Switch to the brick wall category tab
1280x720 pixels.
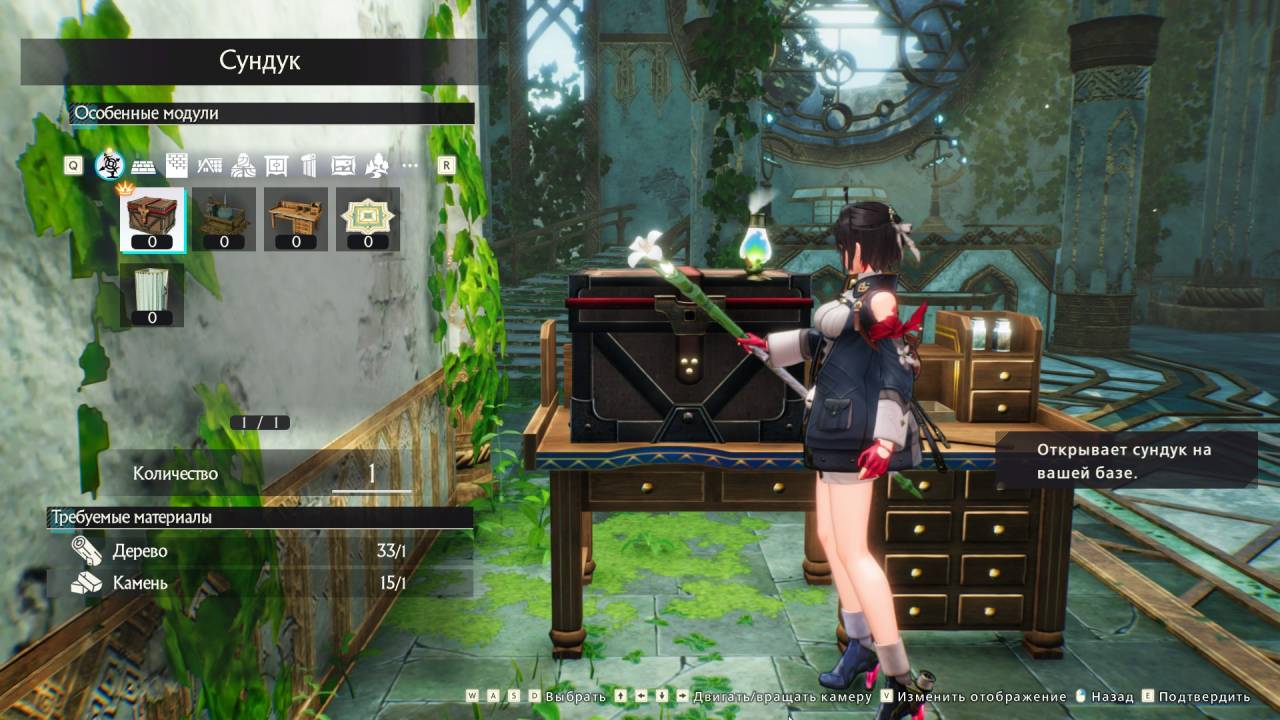(177, 165)
